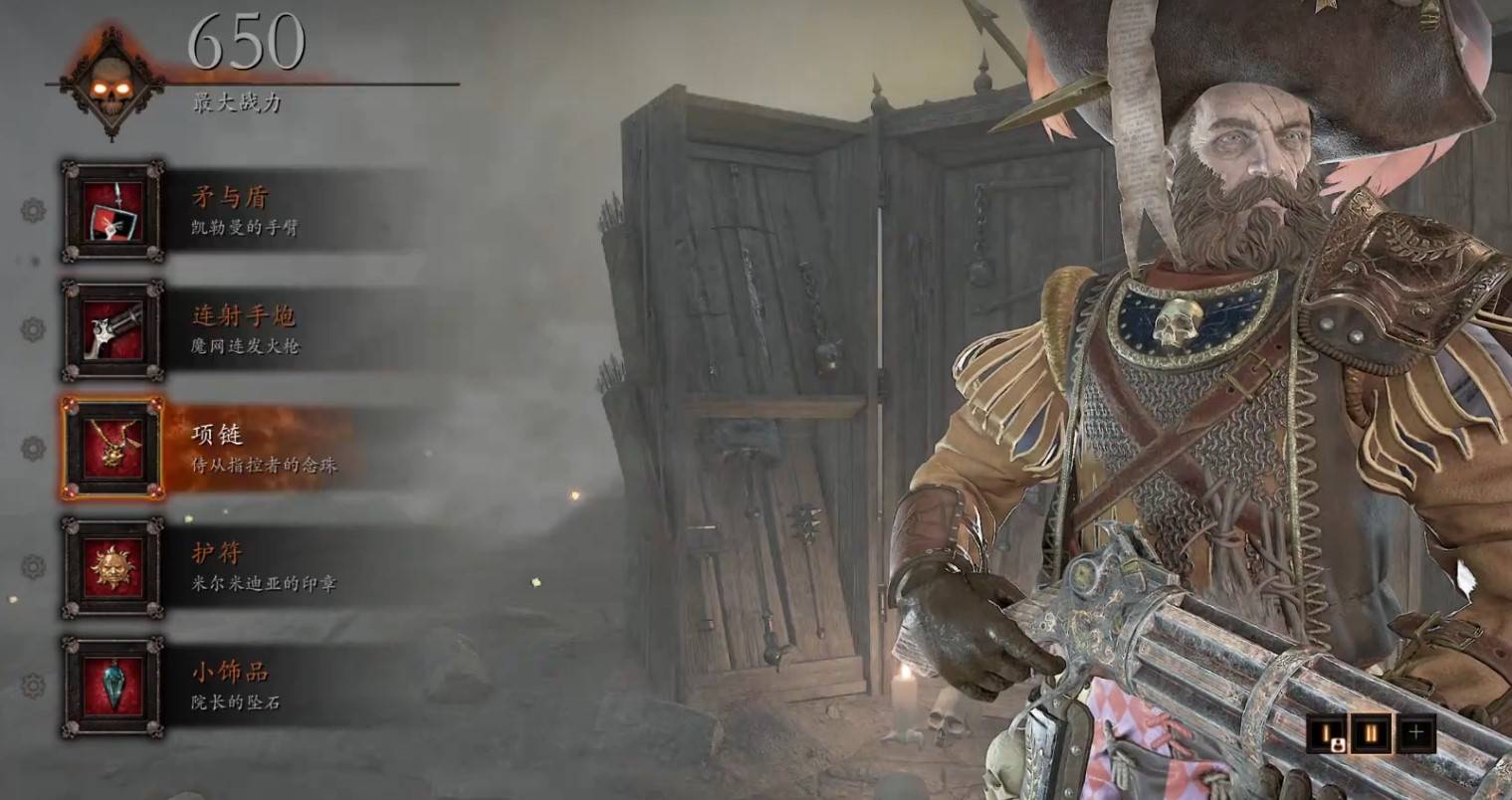Click the gear icon beside 小饰品
Screen dimensions: 1512x800
click(x=33, y=686)
